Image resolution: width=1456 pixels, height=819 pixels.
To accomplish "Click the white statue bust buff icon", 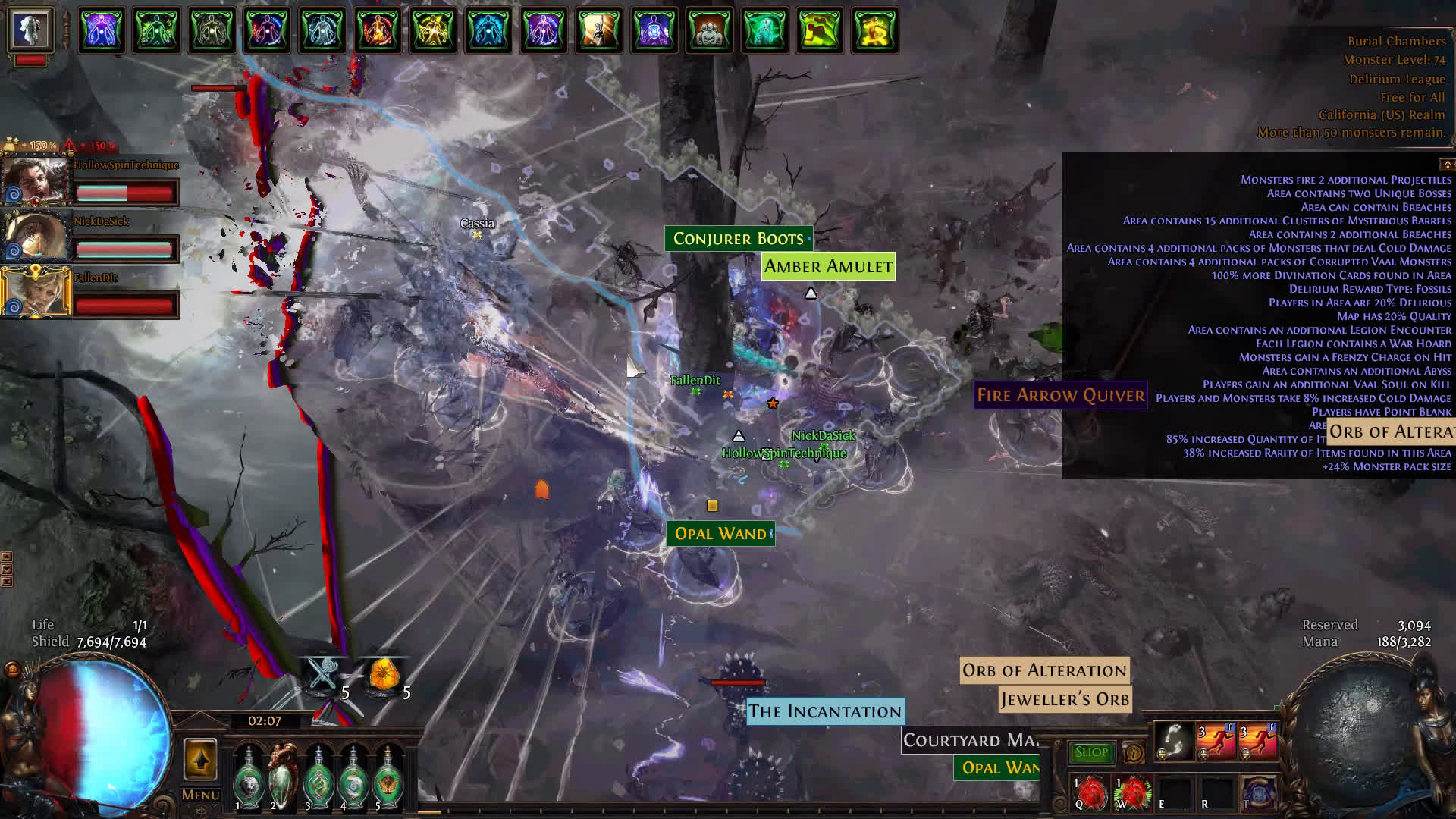I will pyautogui.click(x=30, y=30).
